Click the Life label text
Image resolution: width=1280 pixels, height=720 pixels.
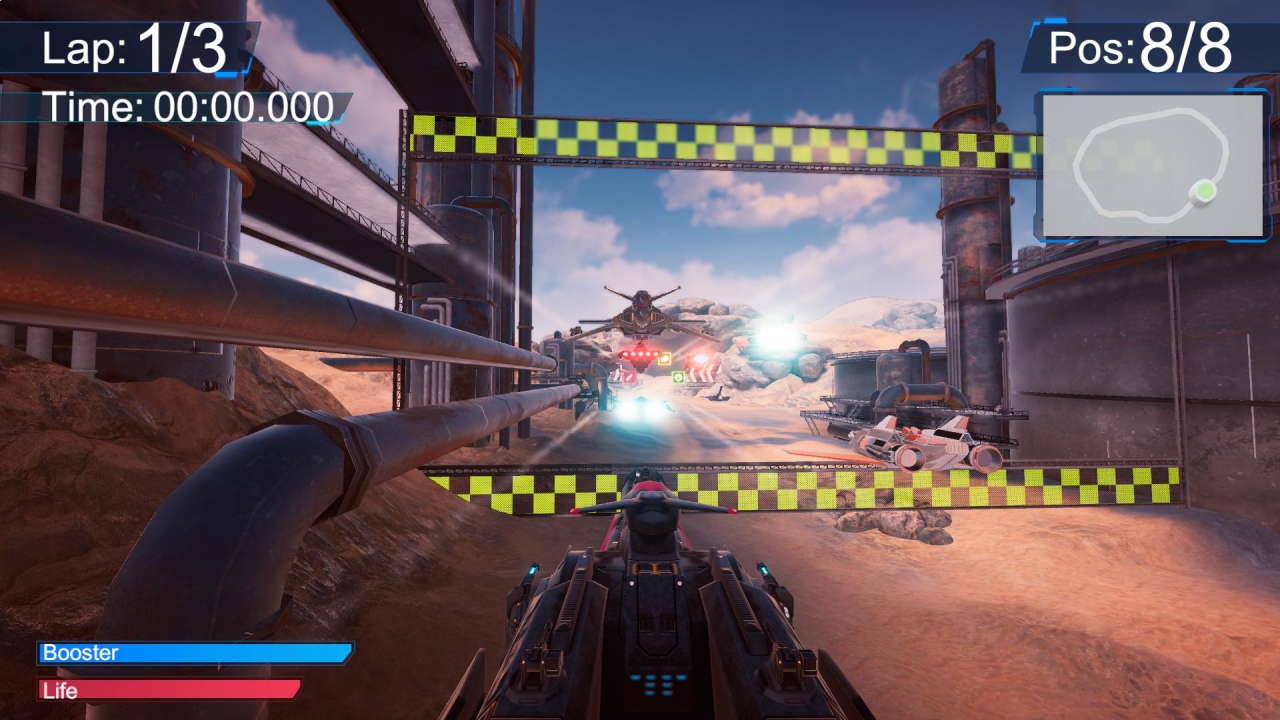pos(58,690)
